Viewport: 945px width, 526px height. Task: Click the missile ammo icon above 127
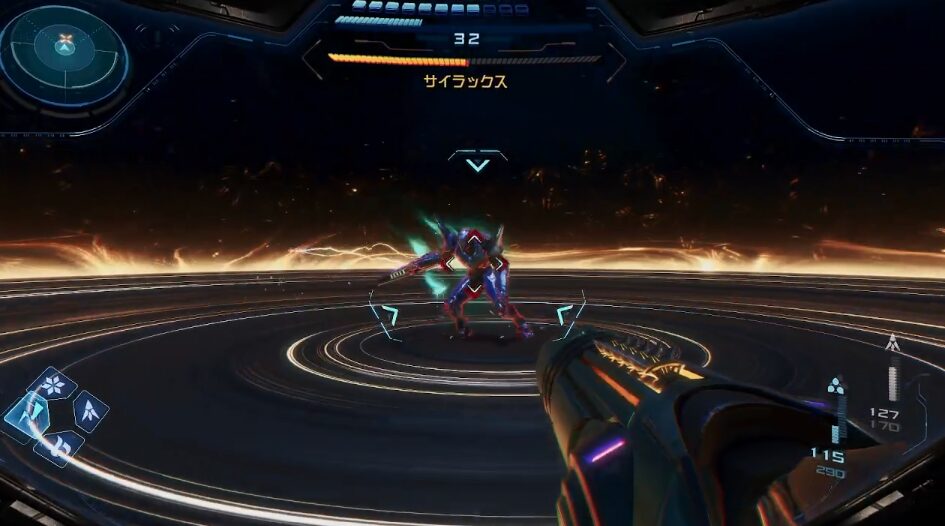click(x=892, y=345)
